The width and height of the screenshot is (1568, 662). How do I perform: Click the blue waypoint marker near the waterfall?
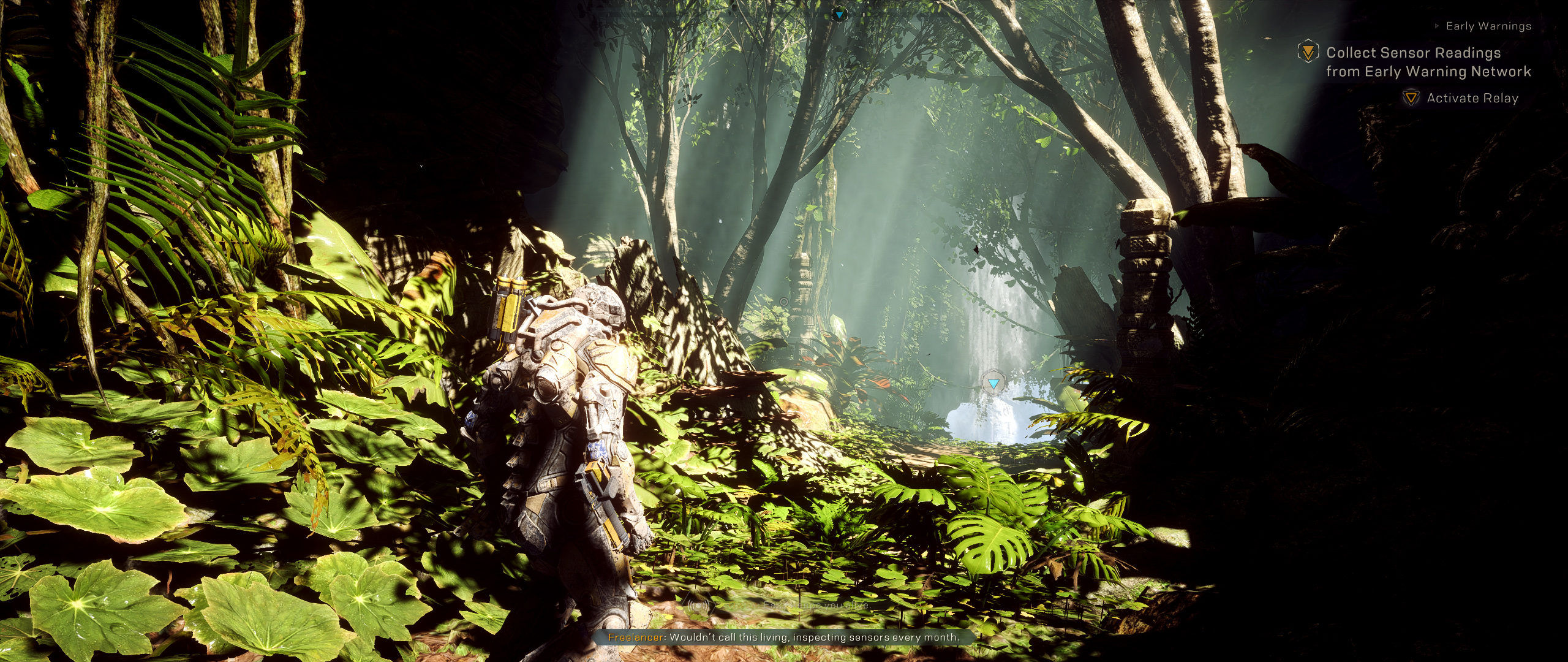click(993, 384)
